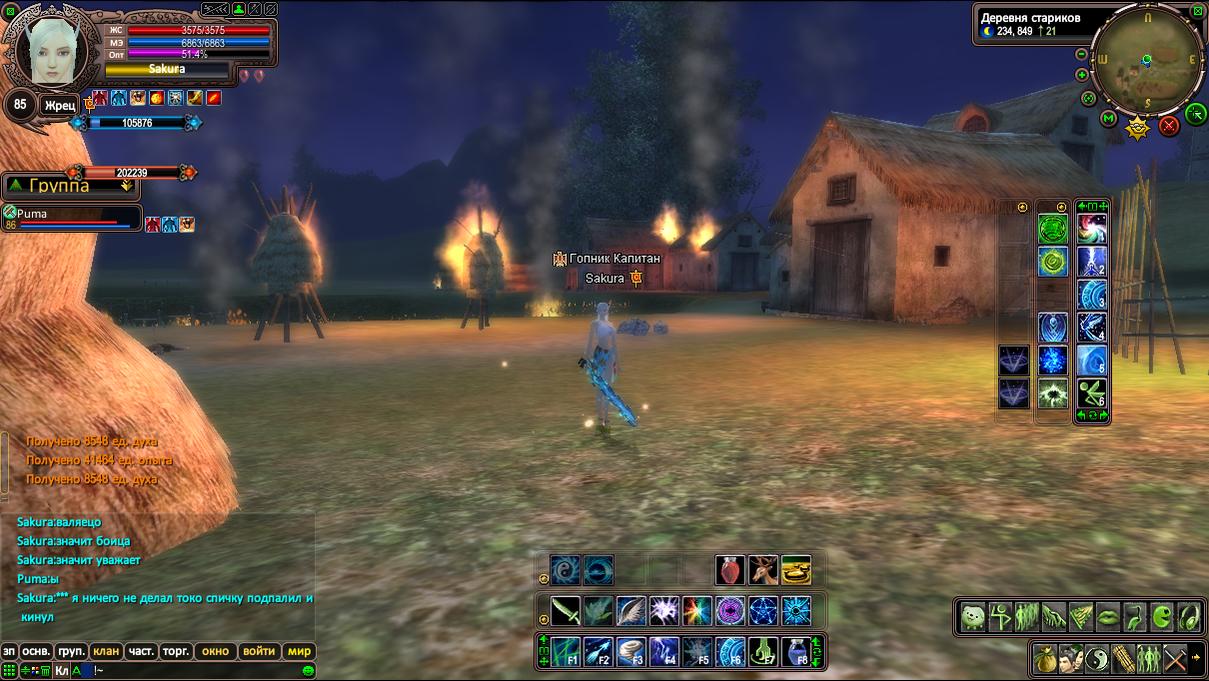Open the inventory bag from the menu bar
The image size is (1209, 681).
click(1047, 660)
